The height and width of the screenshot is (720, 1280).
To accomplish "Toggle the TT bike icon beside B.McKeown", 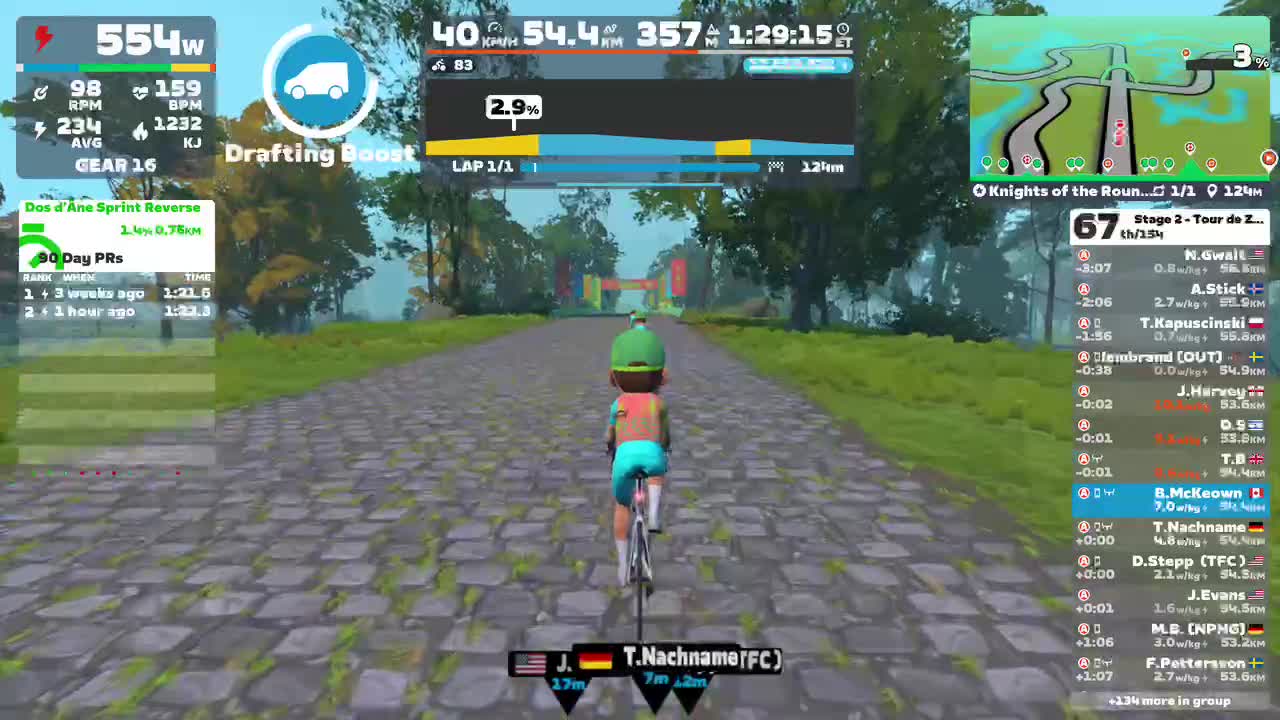I will [x=1108, y=492].
